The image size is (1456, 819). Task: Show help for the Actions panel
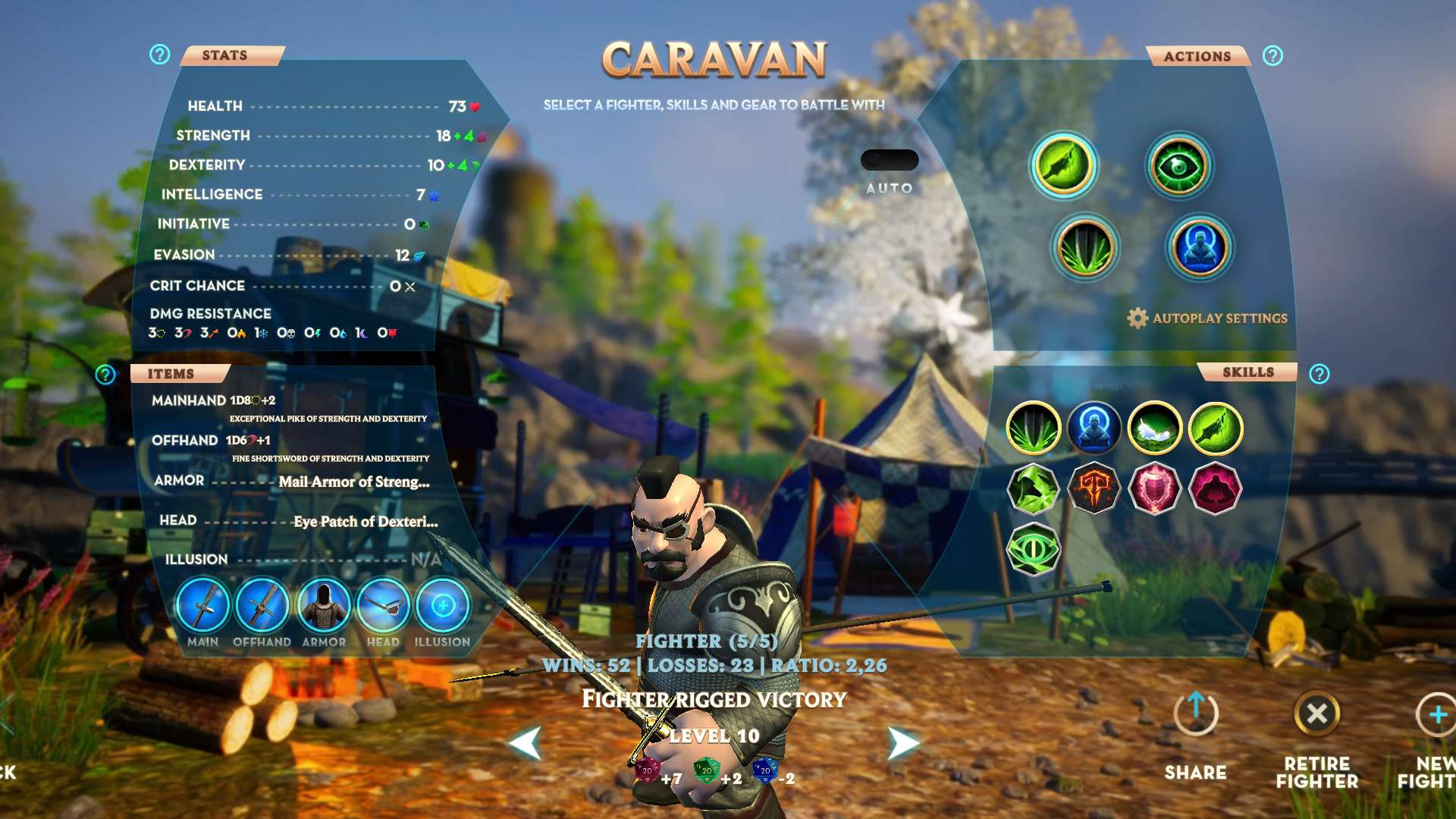coord(1272,55)
